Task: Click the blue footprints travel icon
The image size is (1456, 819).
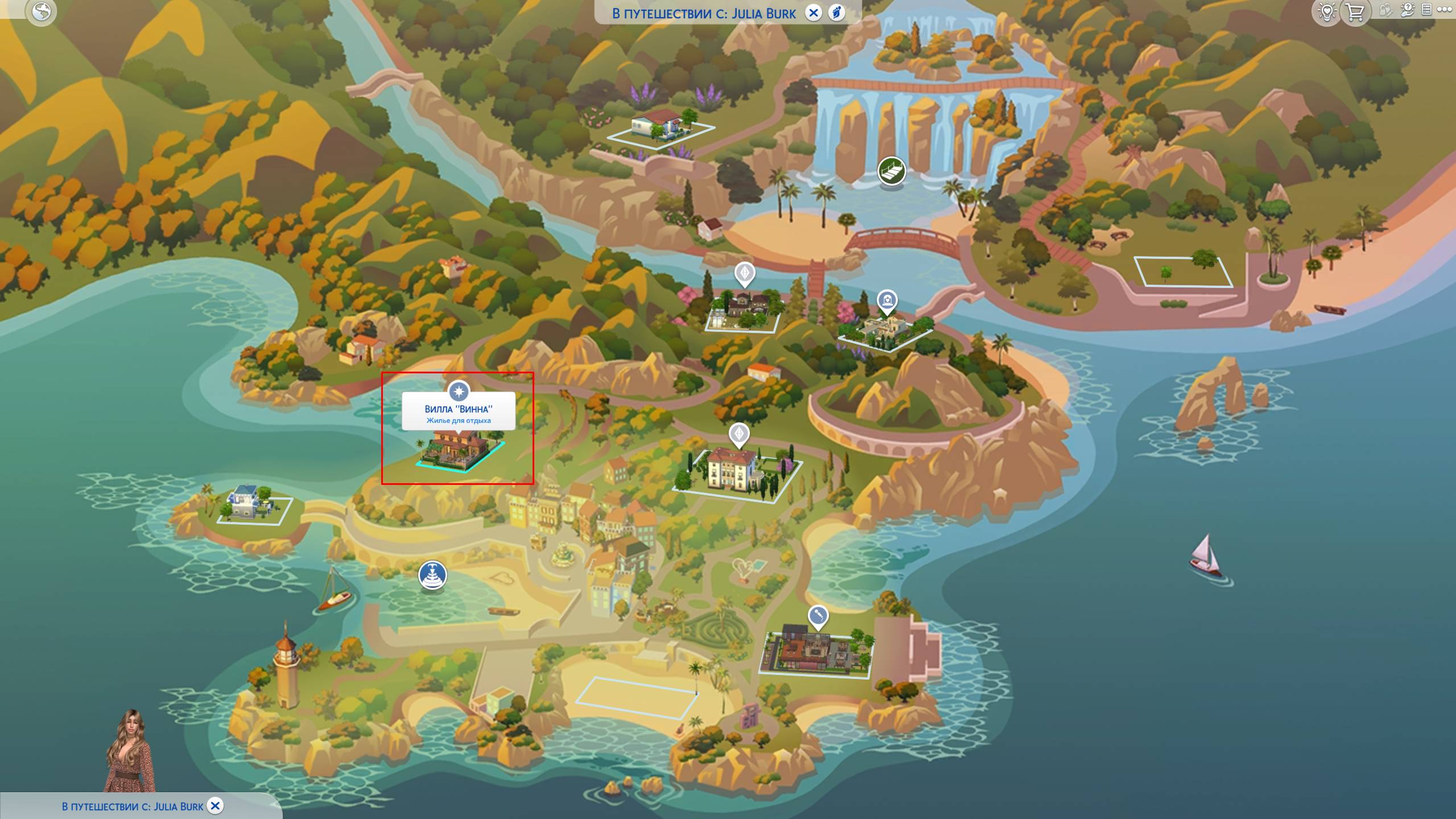Action: [836, 13]
